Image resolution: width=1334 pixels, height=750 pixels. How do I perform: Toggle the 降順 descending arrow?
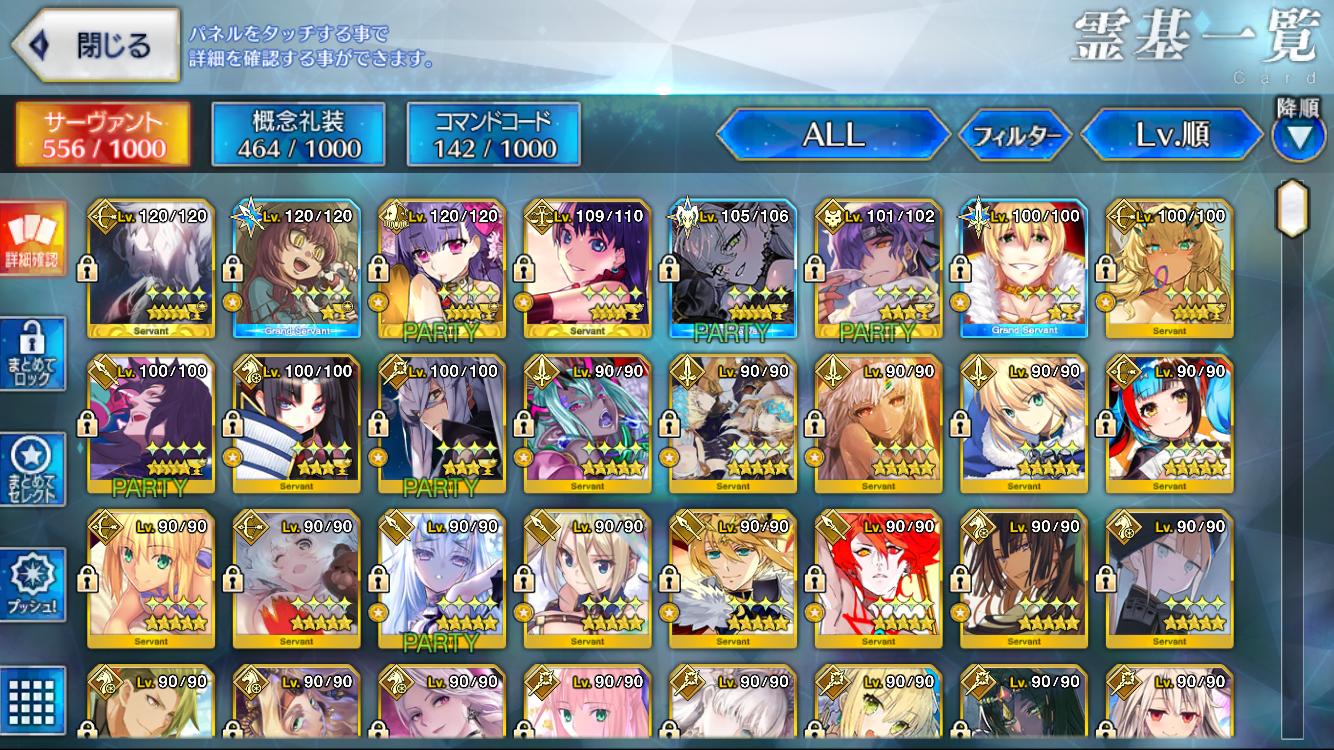[x=1298, y=136]
